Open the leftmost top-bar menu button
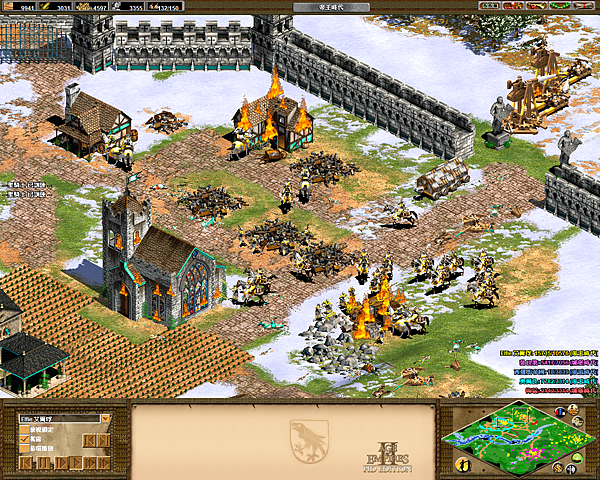The width and height of the screenshot is (600, 480). pyautogui.click(x=489, y=5)
